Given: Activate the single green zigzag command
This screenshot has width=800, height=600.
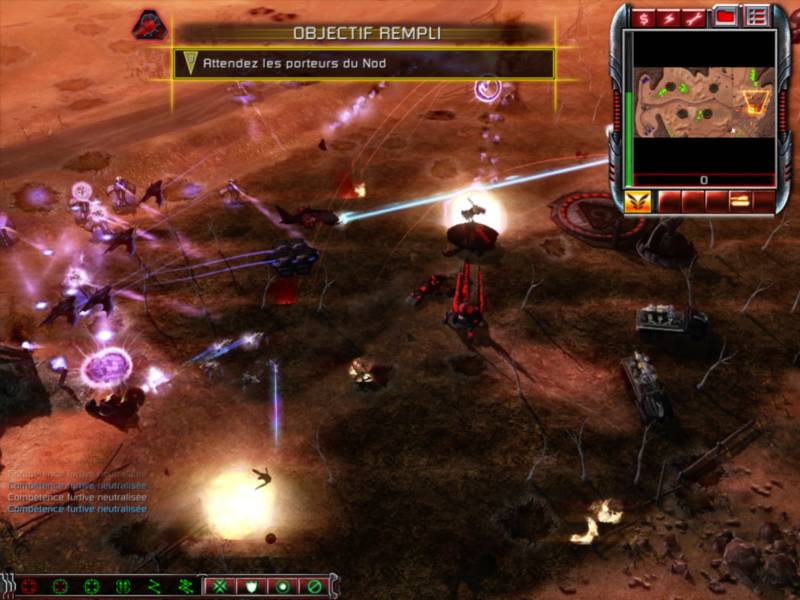Looking at the screenshot, I should pos(155,586).
